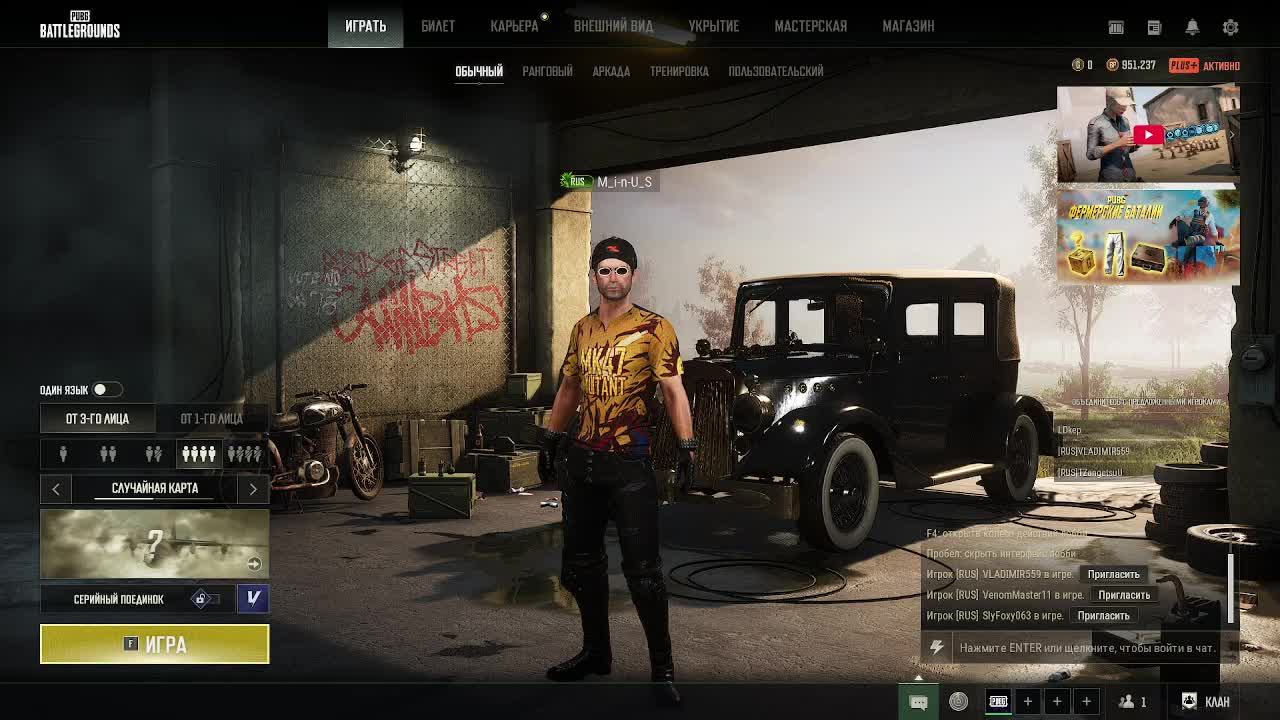Play the YouTube video thumbnail
The width and height of the screenshot is (1280, 720).
1148,134
